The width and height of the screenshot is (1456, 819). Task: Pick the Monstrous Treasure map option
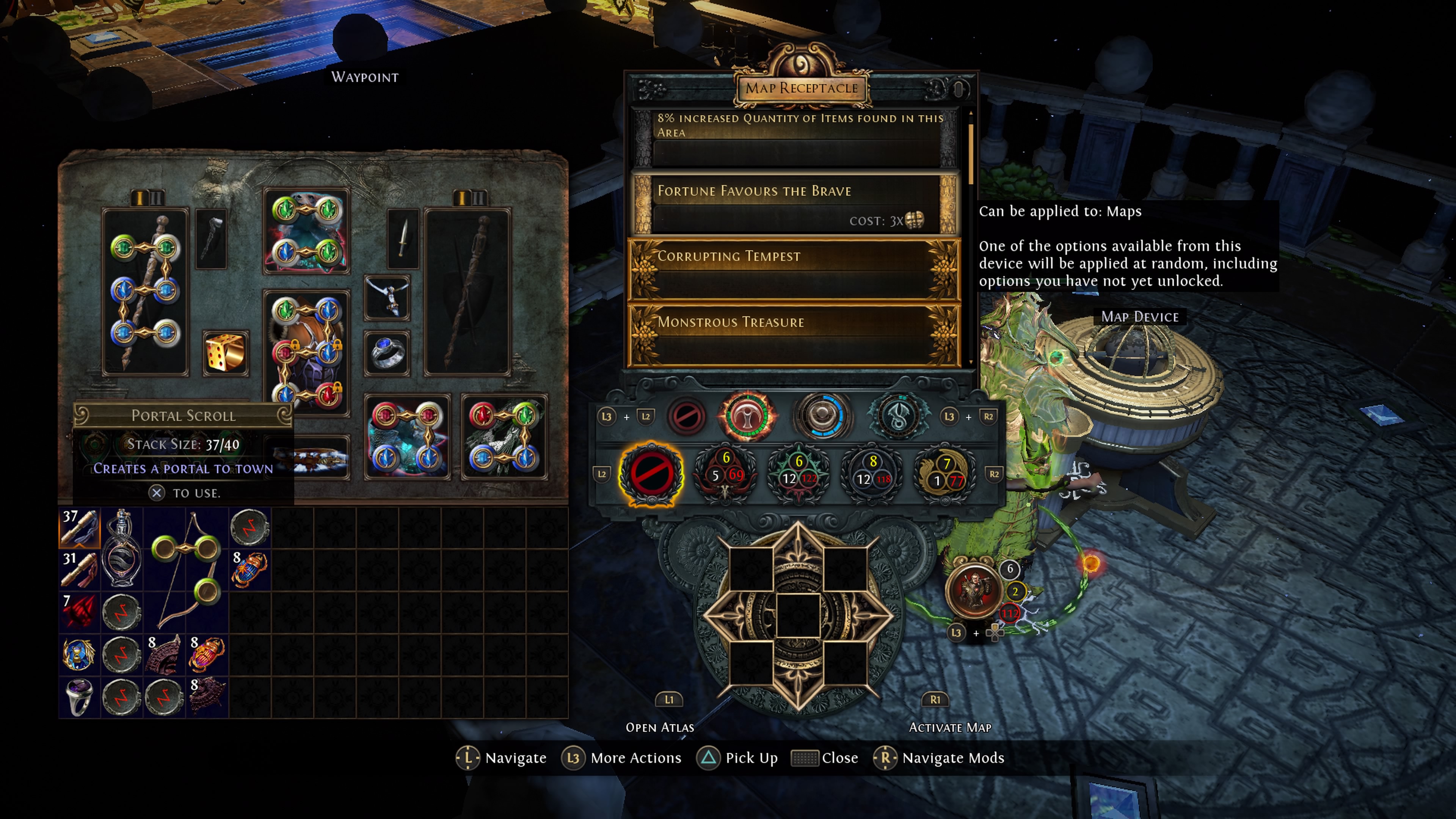[x=794, y=334]
